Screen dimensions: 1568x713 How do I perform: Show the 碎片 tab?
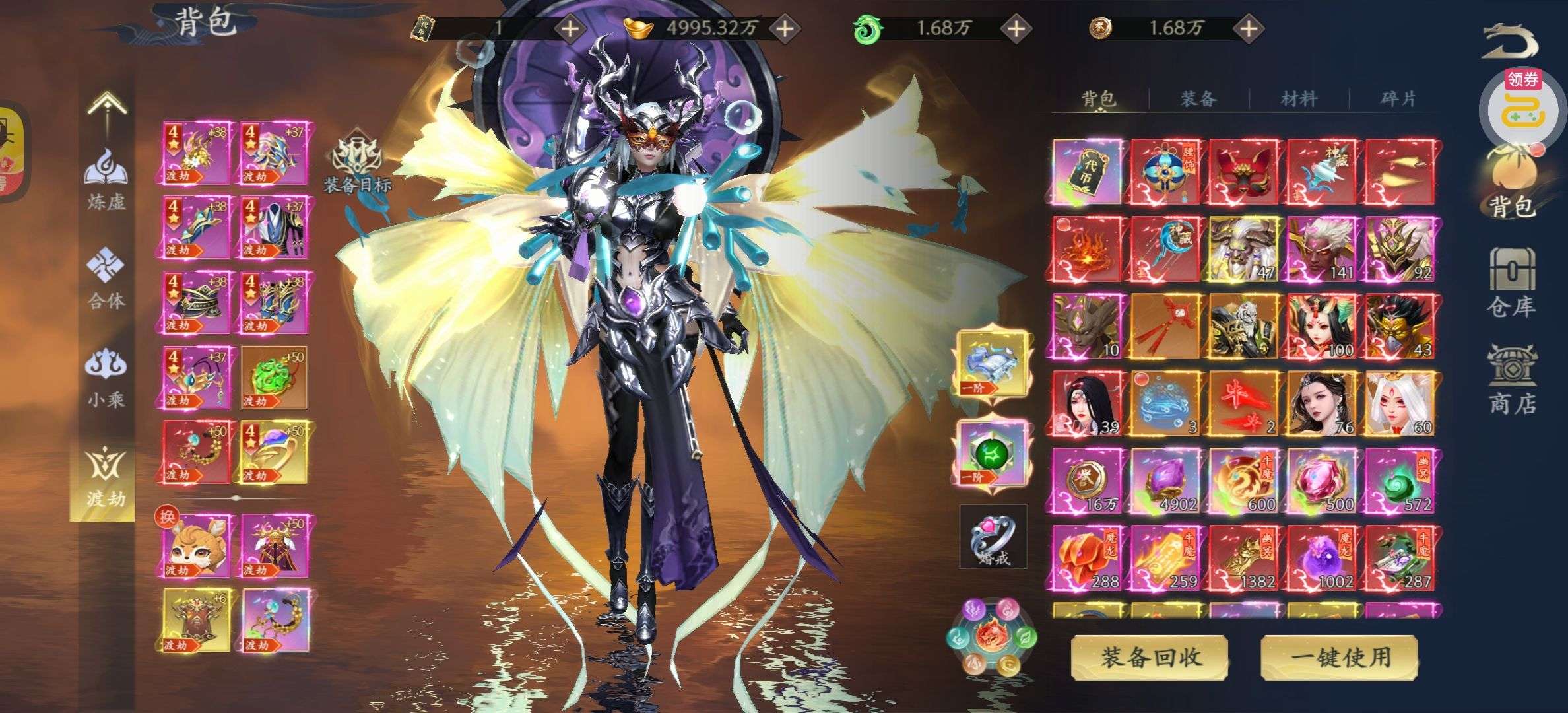click(x=1398, y=99)
